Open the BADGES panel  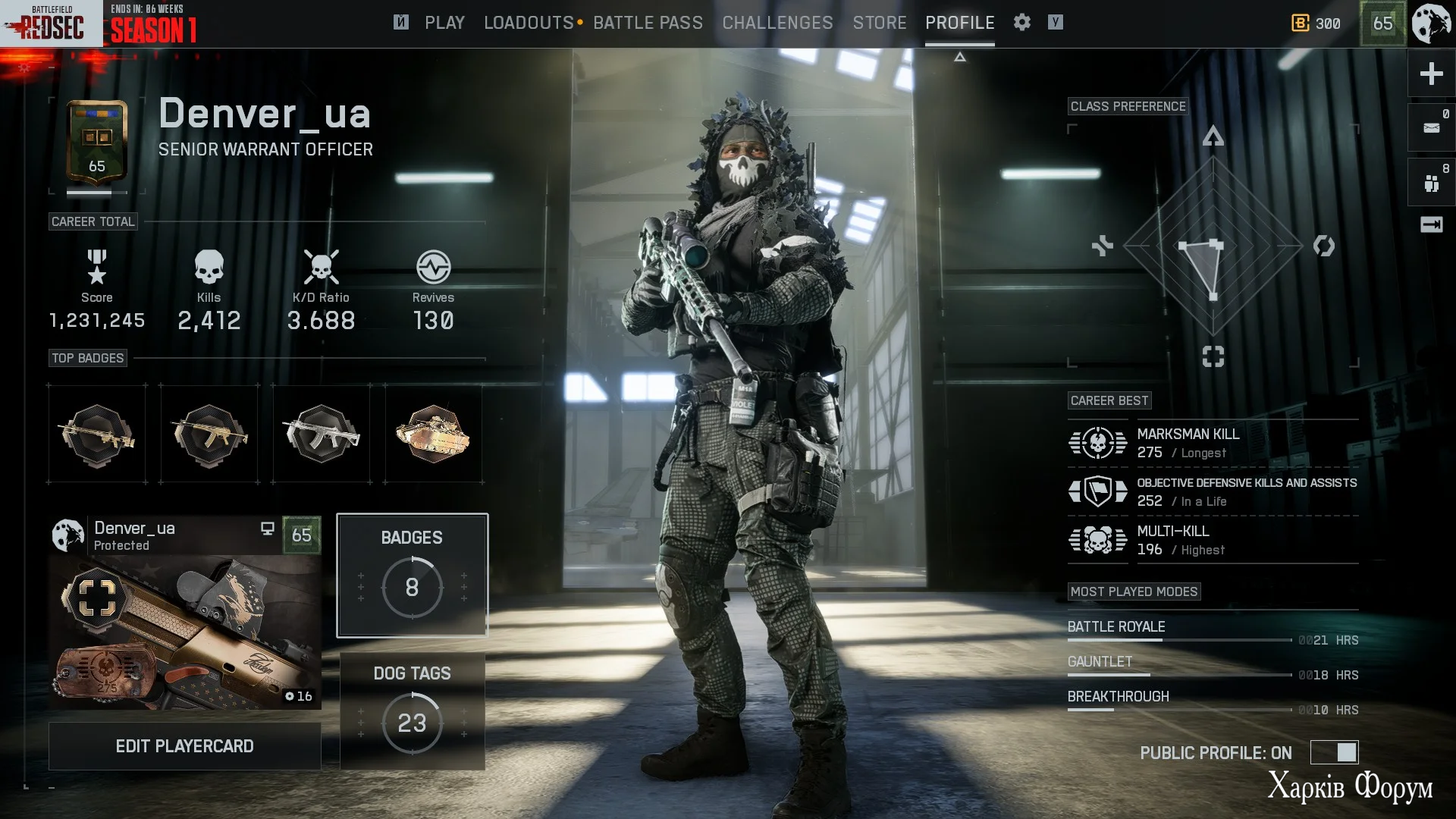412,575
